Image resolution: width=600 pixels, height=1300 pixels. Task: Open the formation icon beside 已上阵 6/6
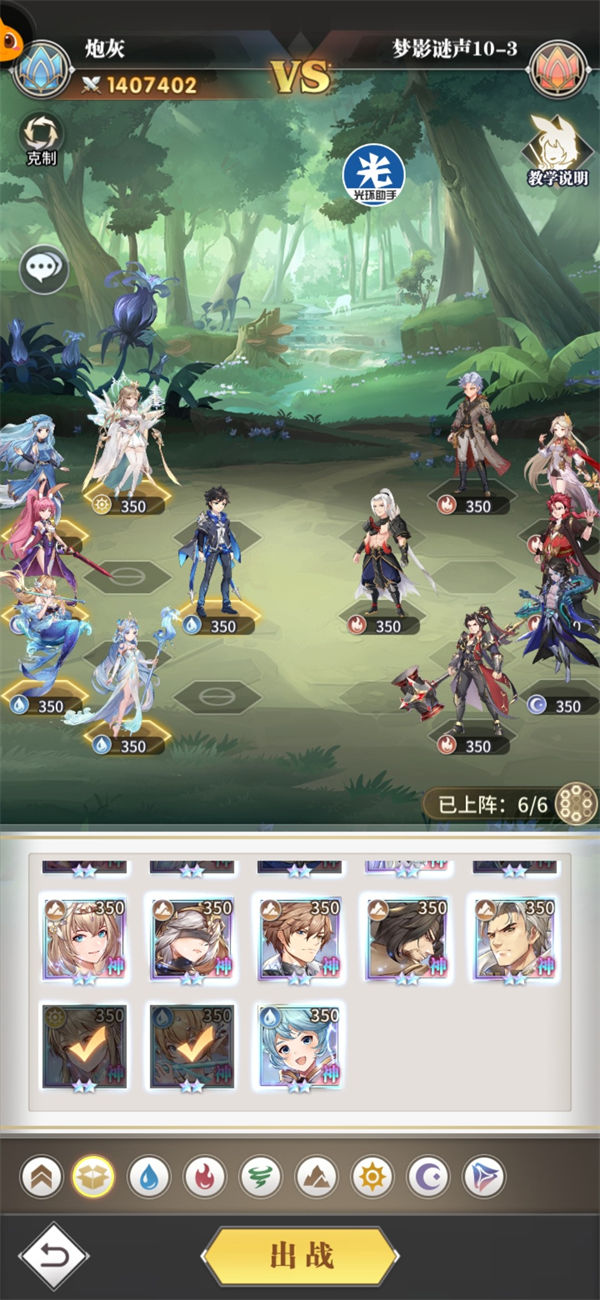576,802
